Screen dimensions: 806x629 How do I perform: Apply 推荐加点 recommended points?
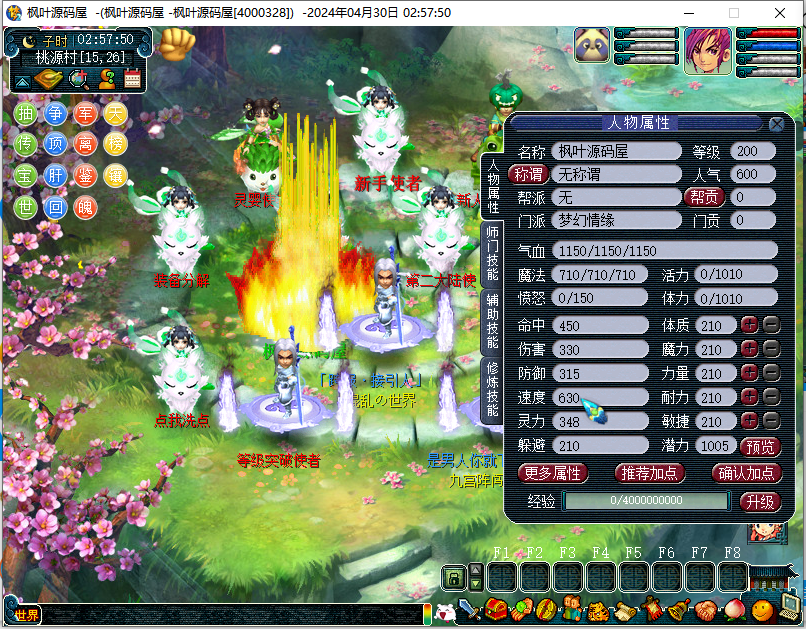point(648,473)
